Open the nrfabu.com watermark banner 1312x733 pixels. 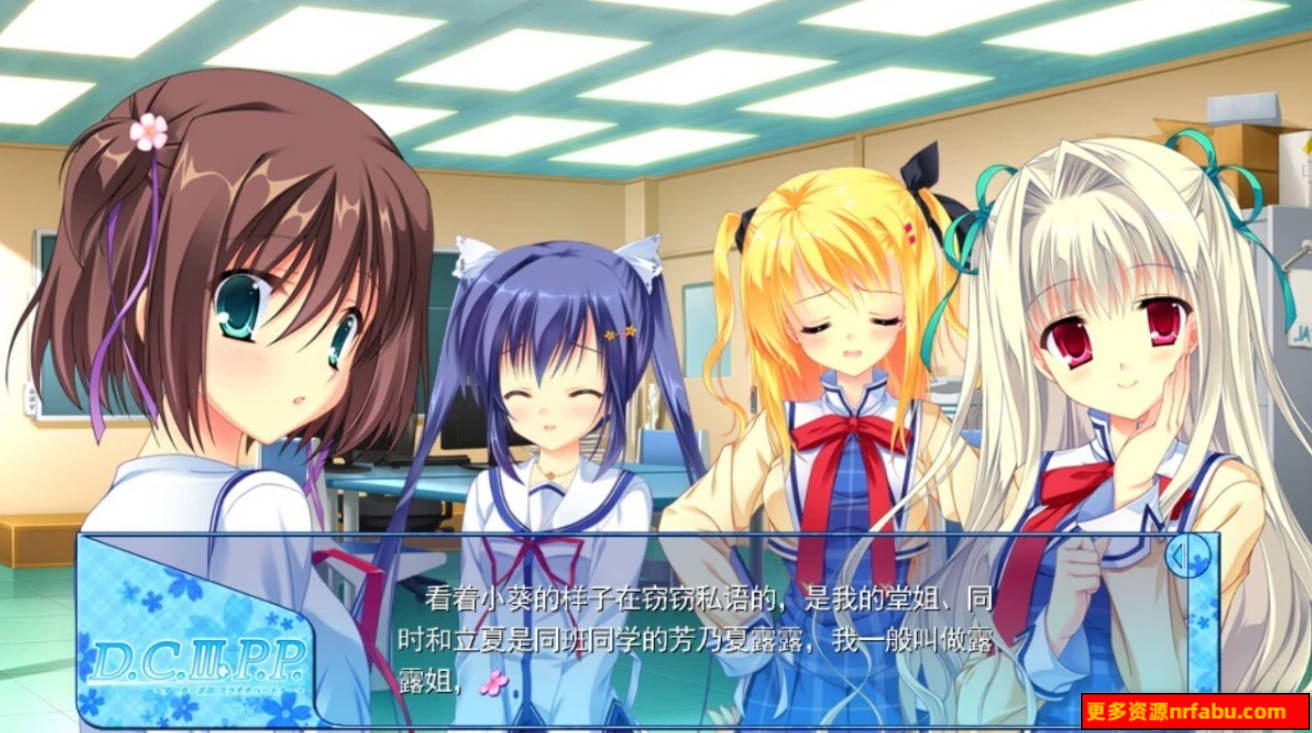[x=1194, y=712]
